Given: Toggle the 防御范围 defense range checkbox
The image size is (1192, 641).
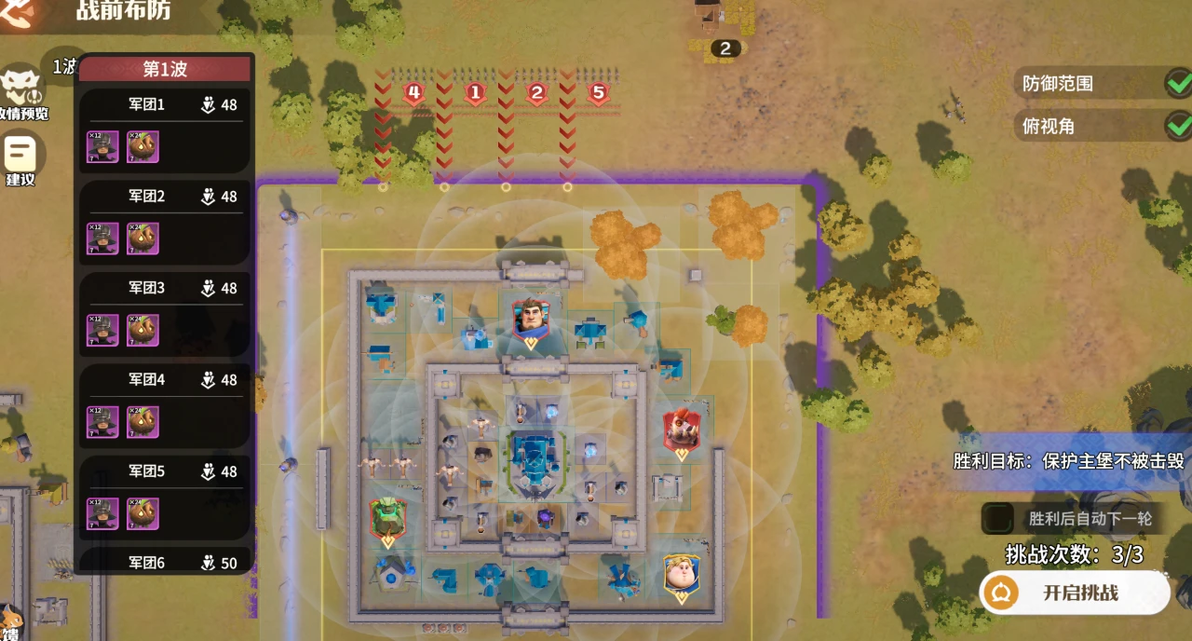Looking at the screenshot, I should pyautogui.click(x=1178, y=83).
